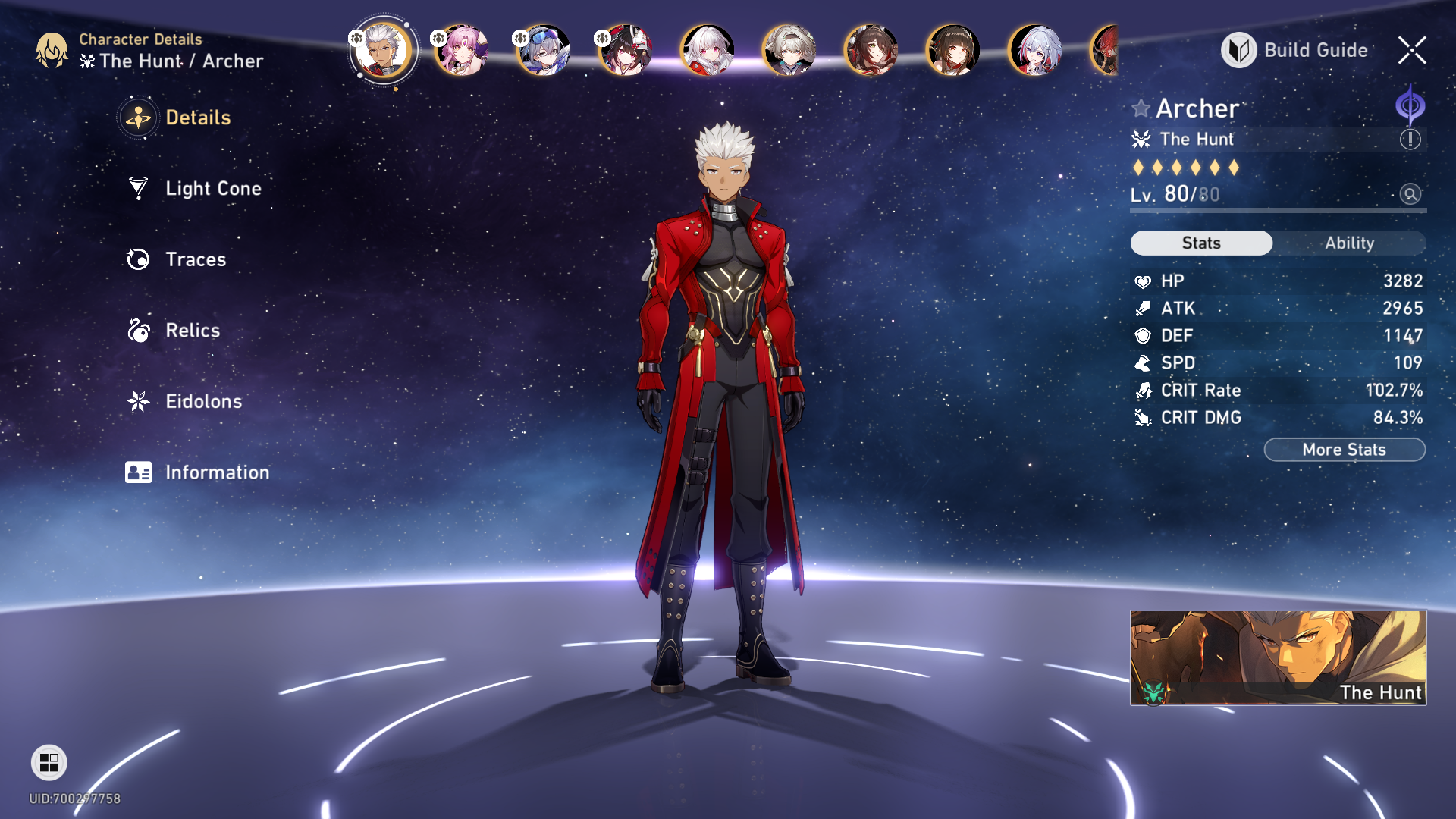Click the exclamation info icon beside The Hunt
The height and width of the screenshot is (819, 1456).
(x=1410, y=140)
